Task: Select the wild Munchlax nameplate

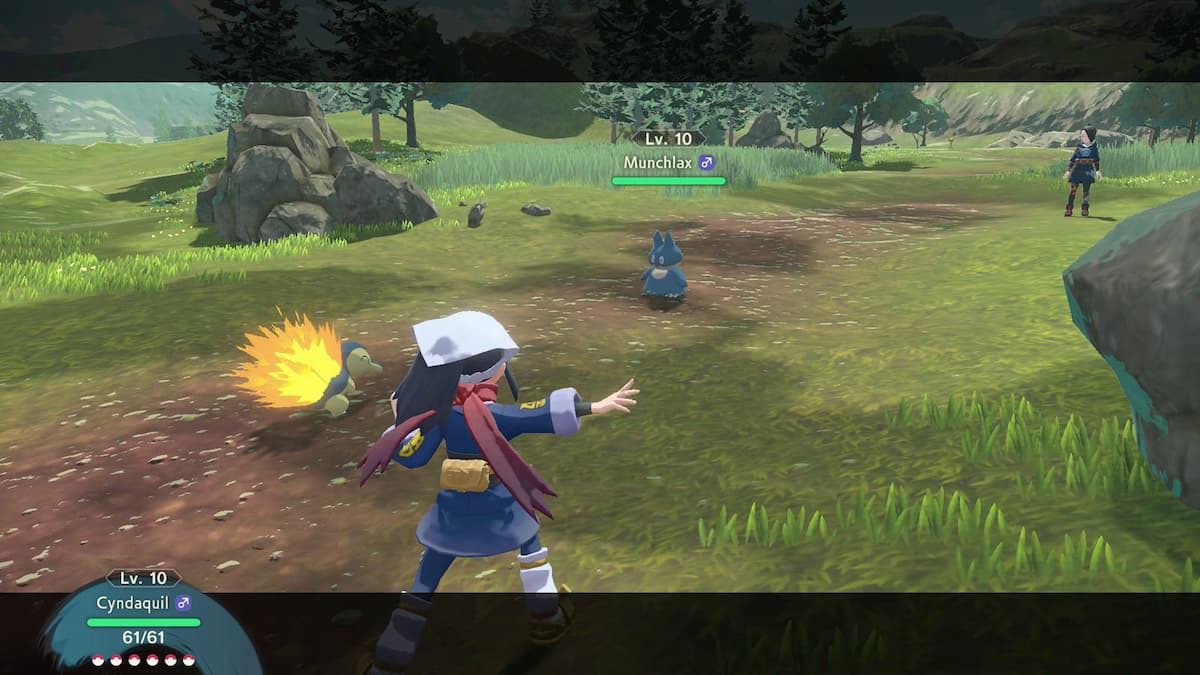Action: (x=669, y=162)
